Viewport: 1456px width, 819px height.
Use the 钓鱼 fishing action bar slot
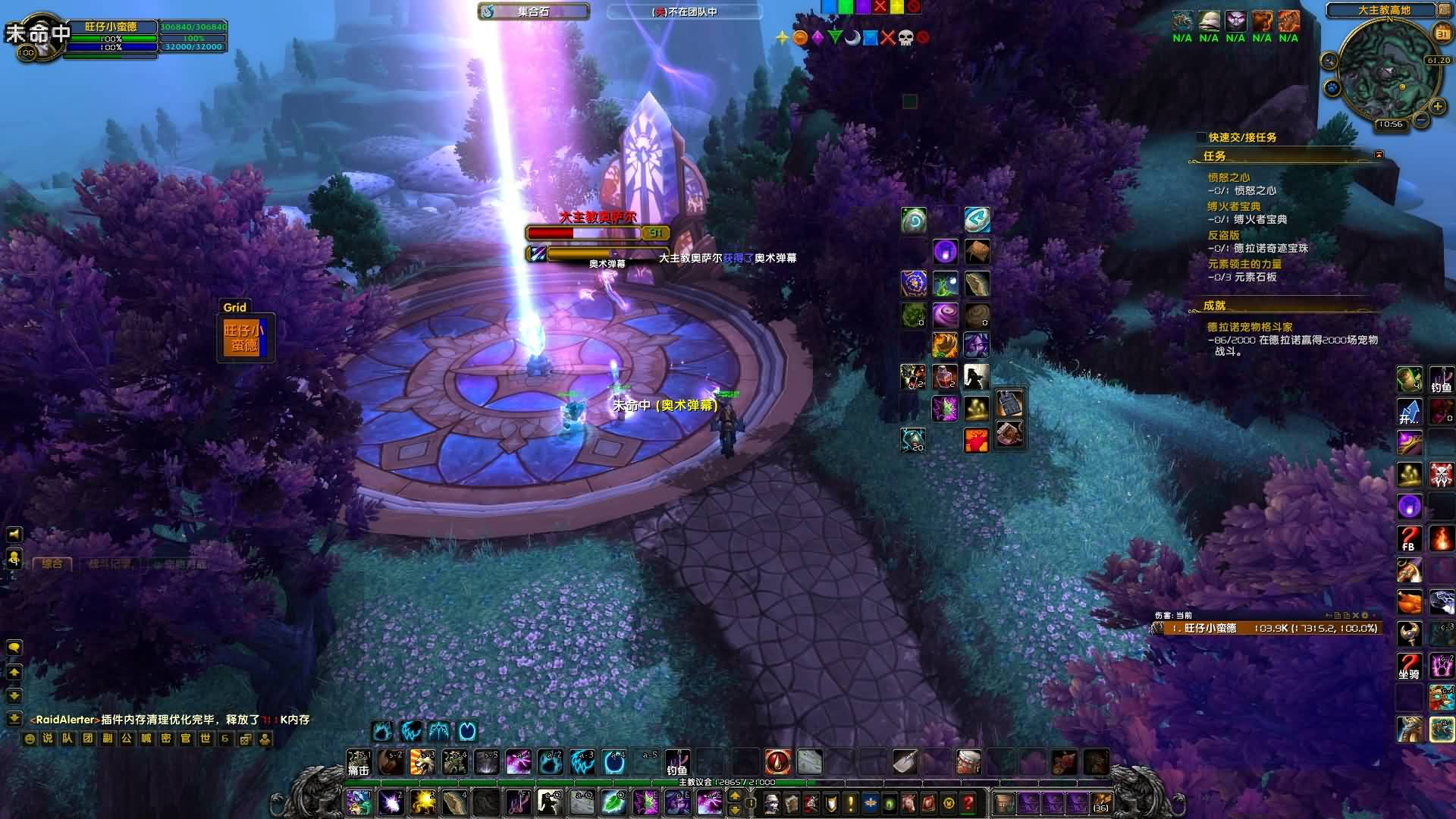[676, 762]
